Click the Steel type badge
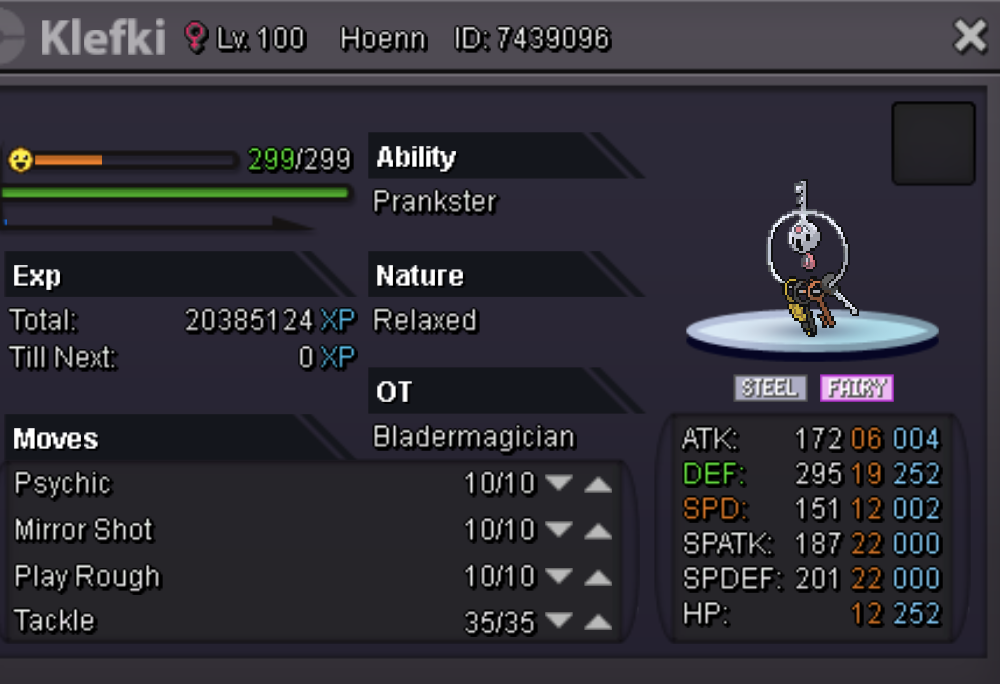This screenshot has height=684, width=1000. click(x=770, y=388)
